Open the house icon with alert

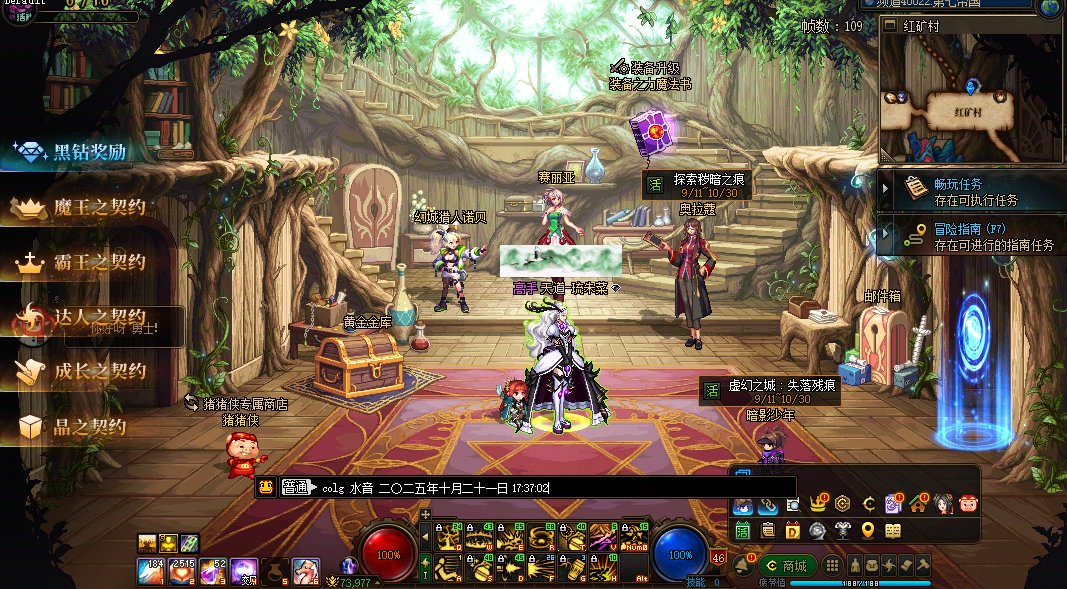(920, 504)
